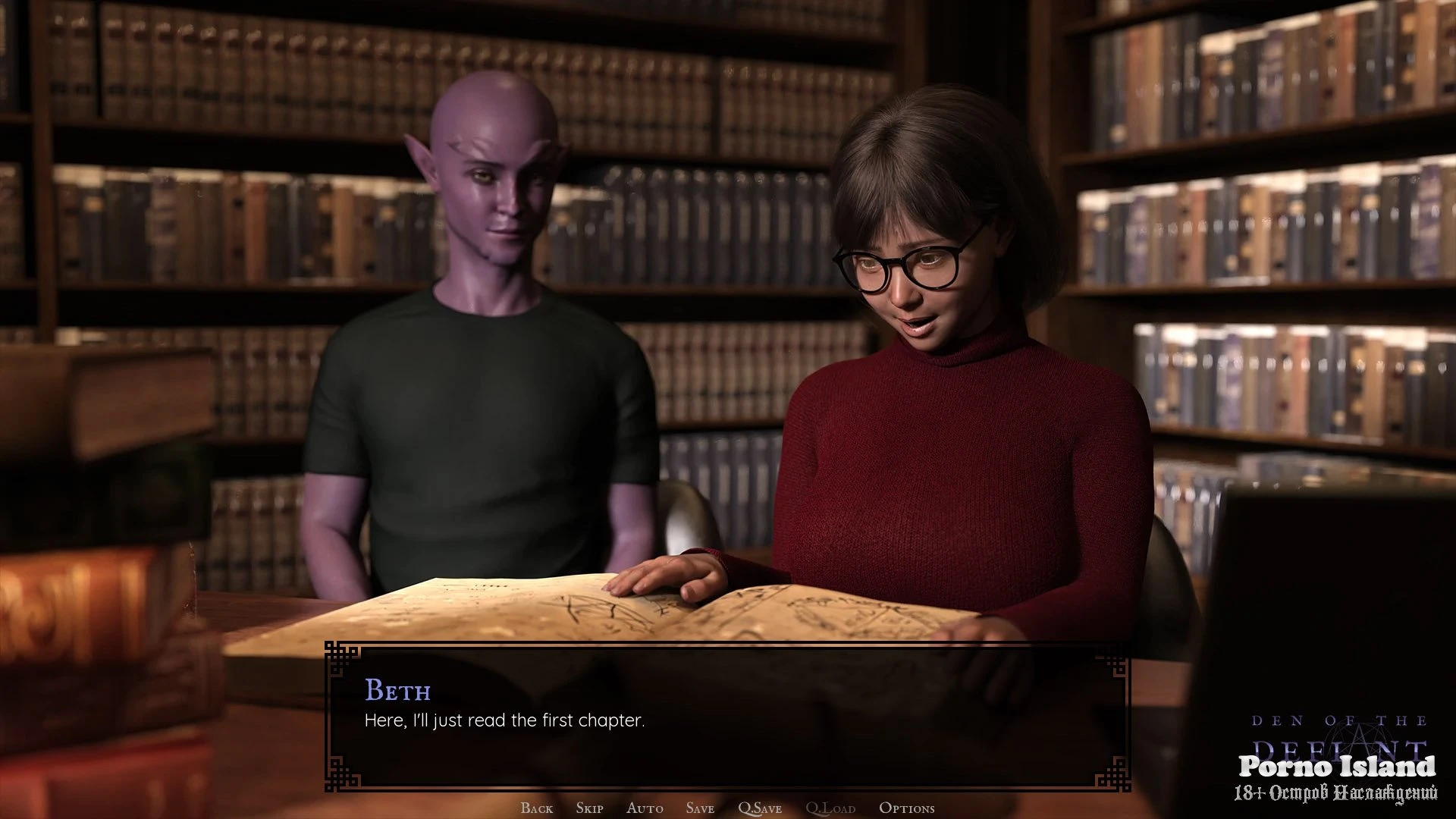
Task: Open the Save game menu
Action: (700, 808)
